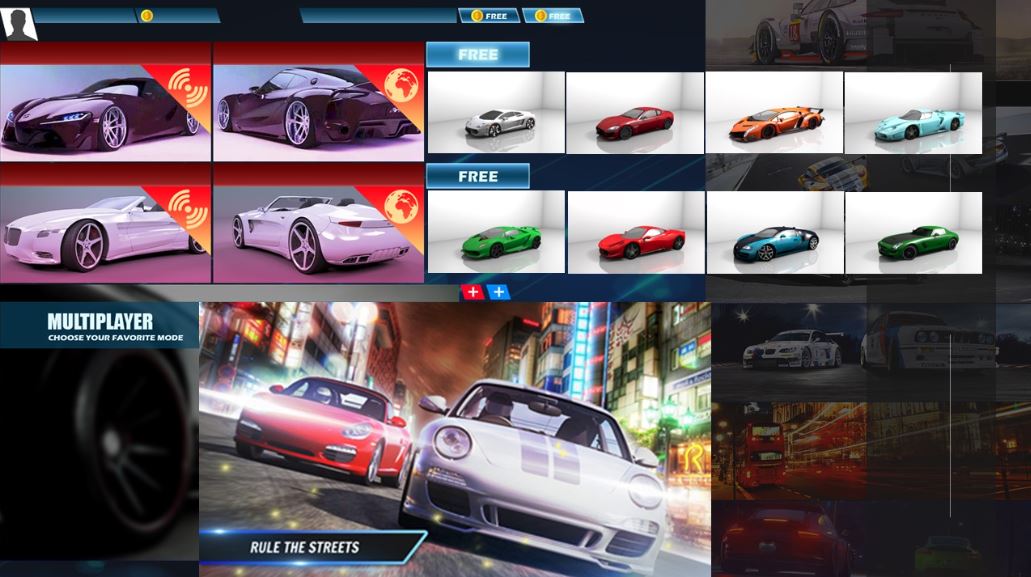Select the bright green supercar
This screenshot has height=577, width=1031.
point(496,233)
